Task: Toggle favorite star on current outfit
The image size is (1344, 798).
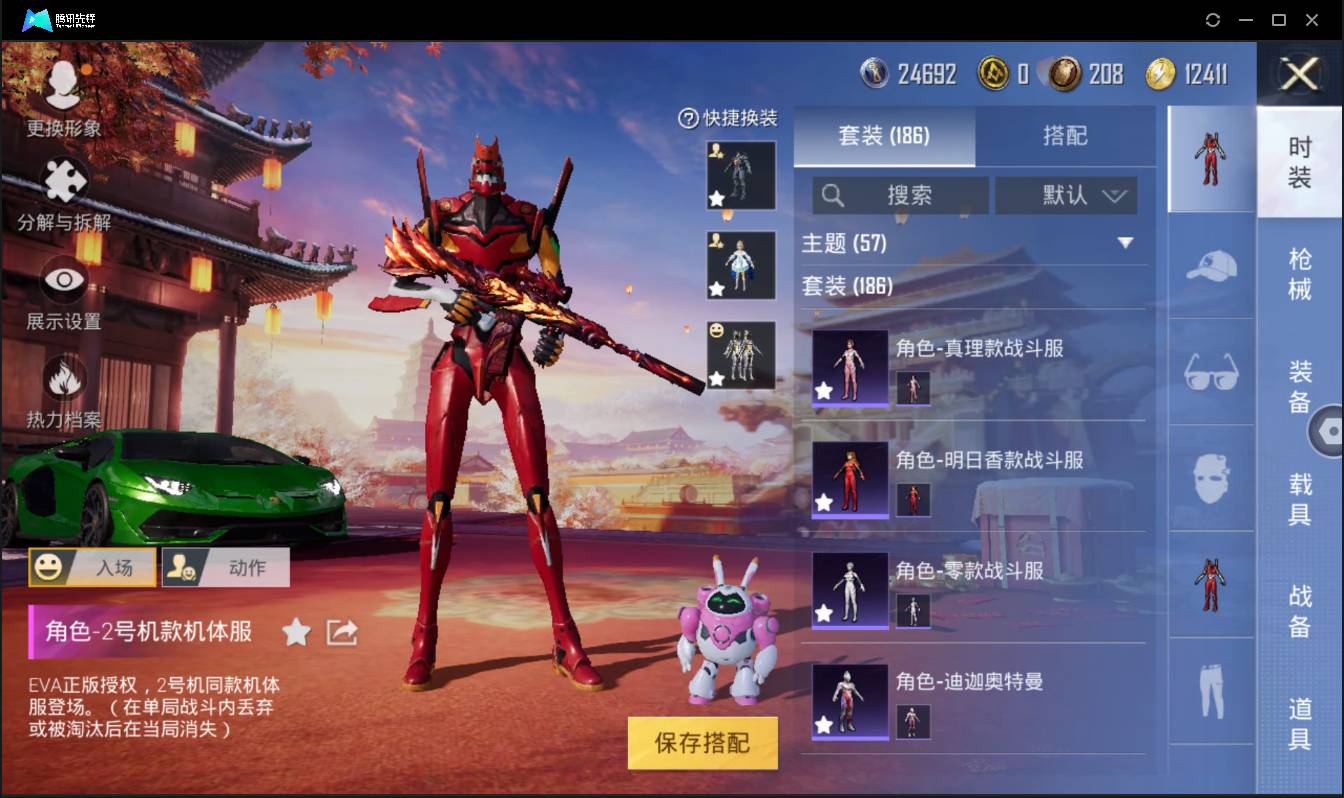Action: tap(296, 632)
